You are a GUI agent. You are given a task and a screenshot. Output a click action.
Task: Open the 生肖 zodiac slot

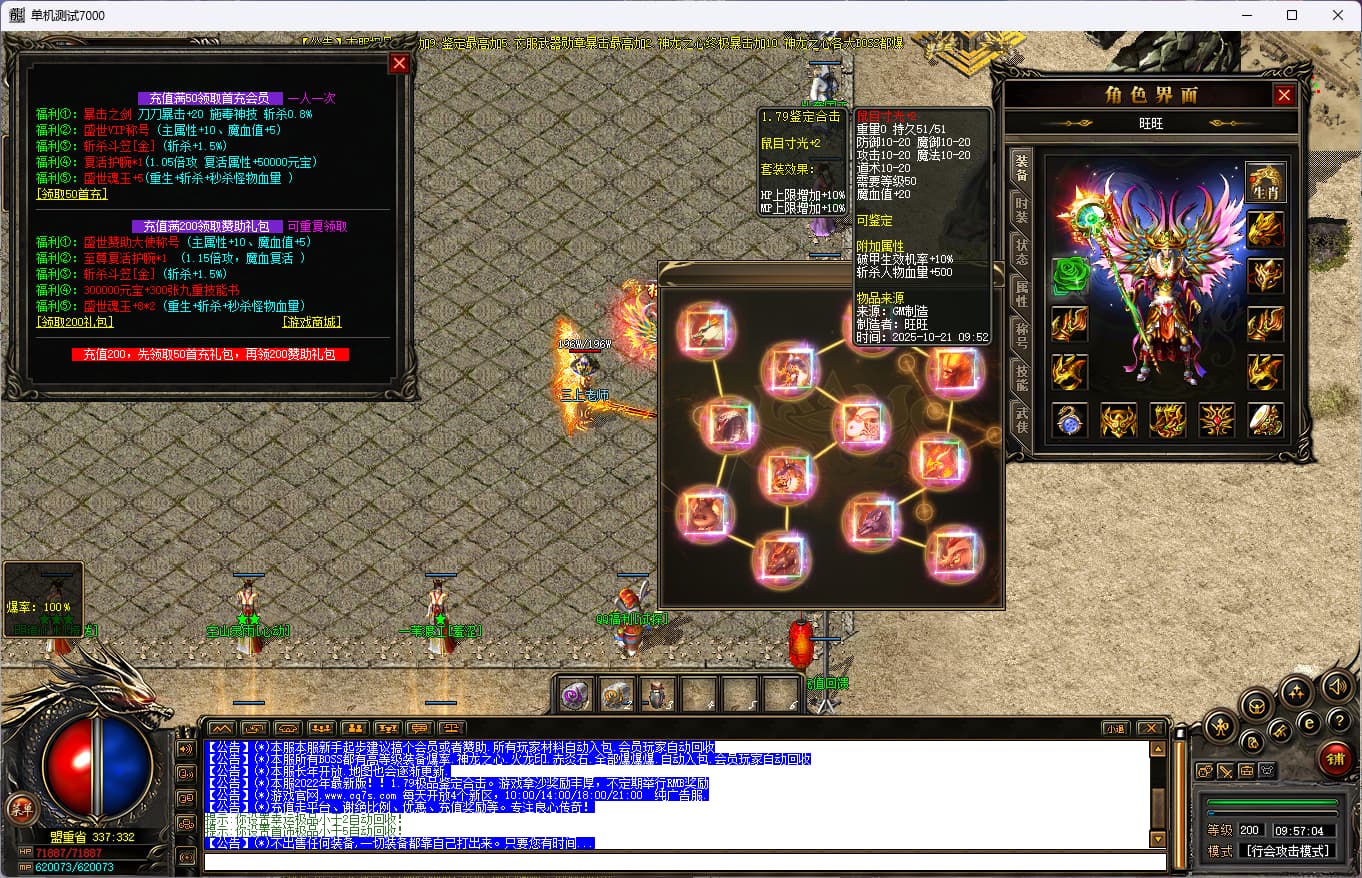pos(1266,184)
